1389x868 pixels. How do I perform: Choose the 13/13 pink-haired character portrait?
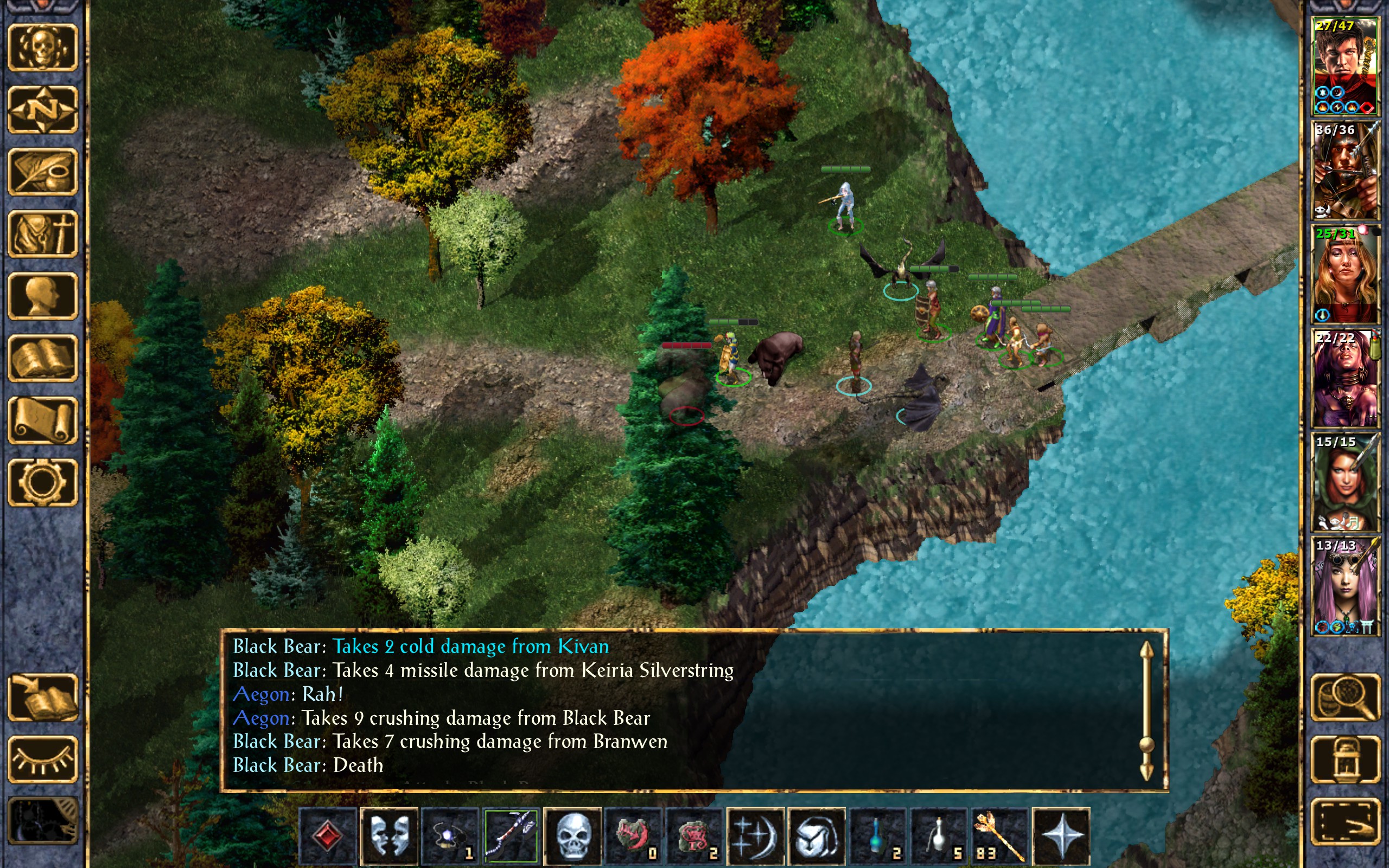coord(1346,585)
